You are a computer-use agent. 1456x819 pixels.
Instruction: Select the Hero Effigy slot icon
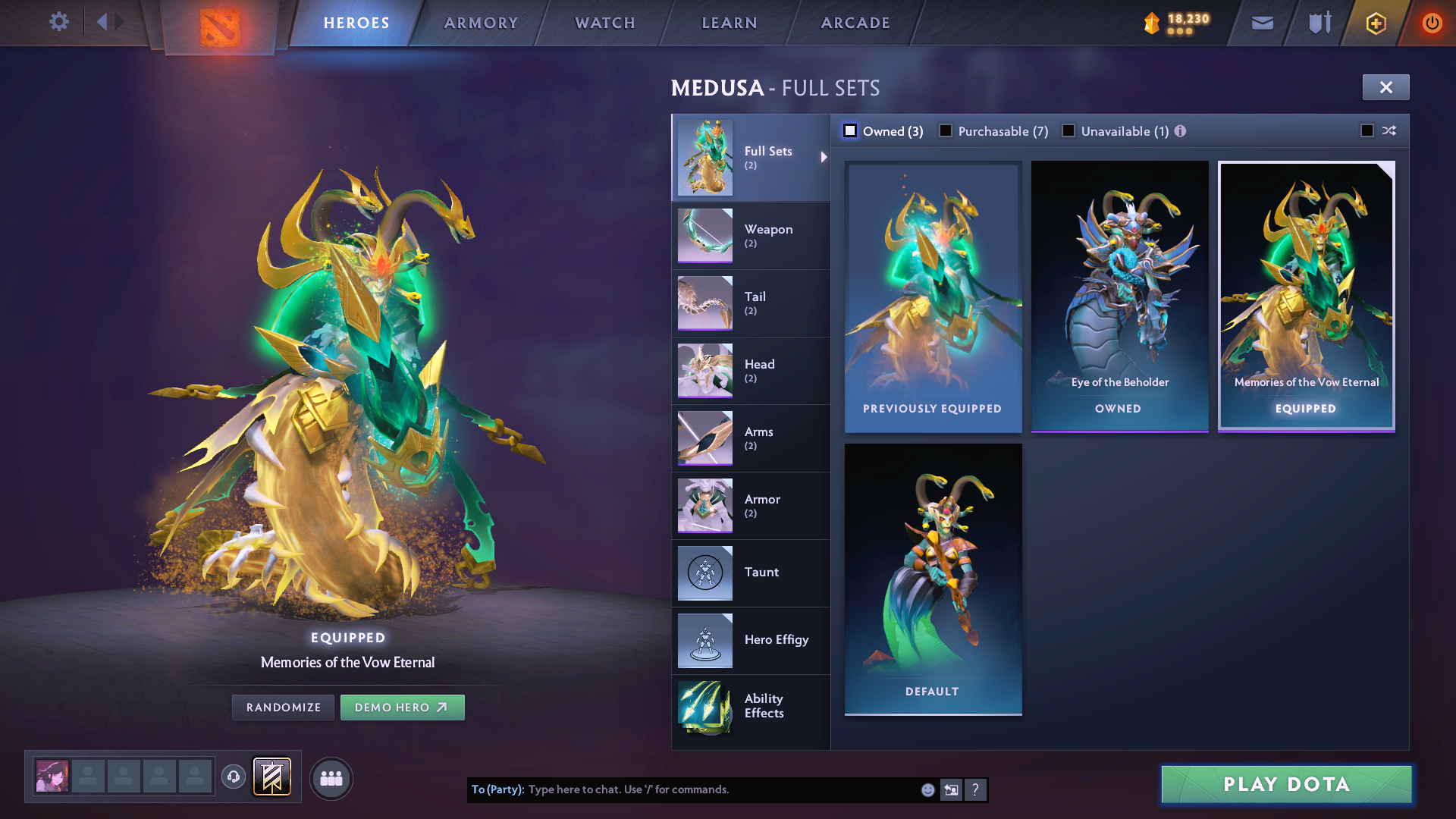coord(704,640)
